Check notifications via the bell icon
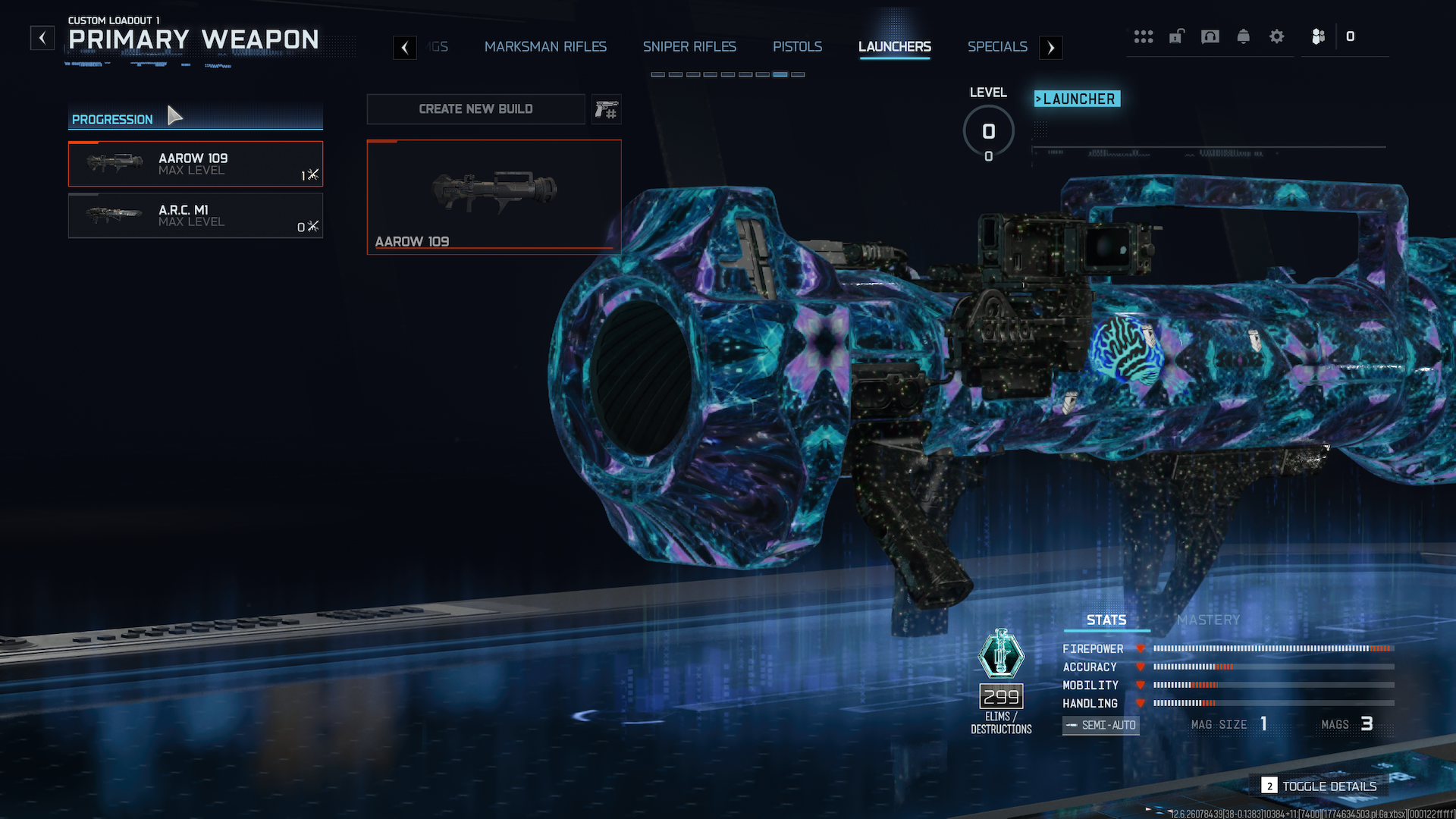 coord(1243,36)
